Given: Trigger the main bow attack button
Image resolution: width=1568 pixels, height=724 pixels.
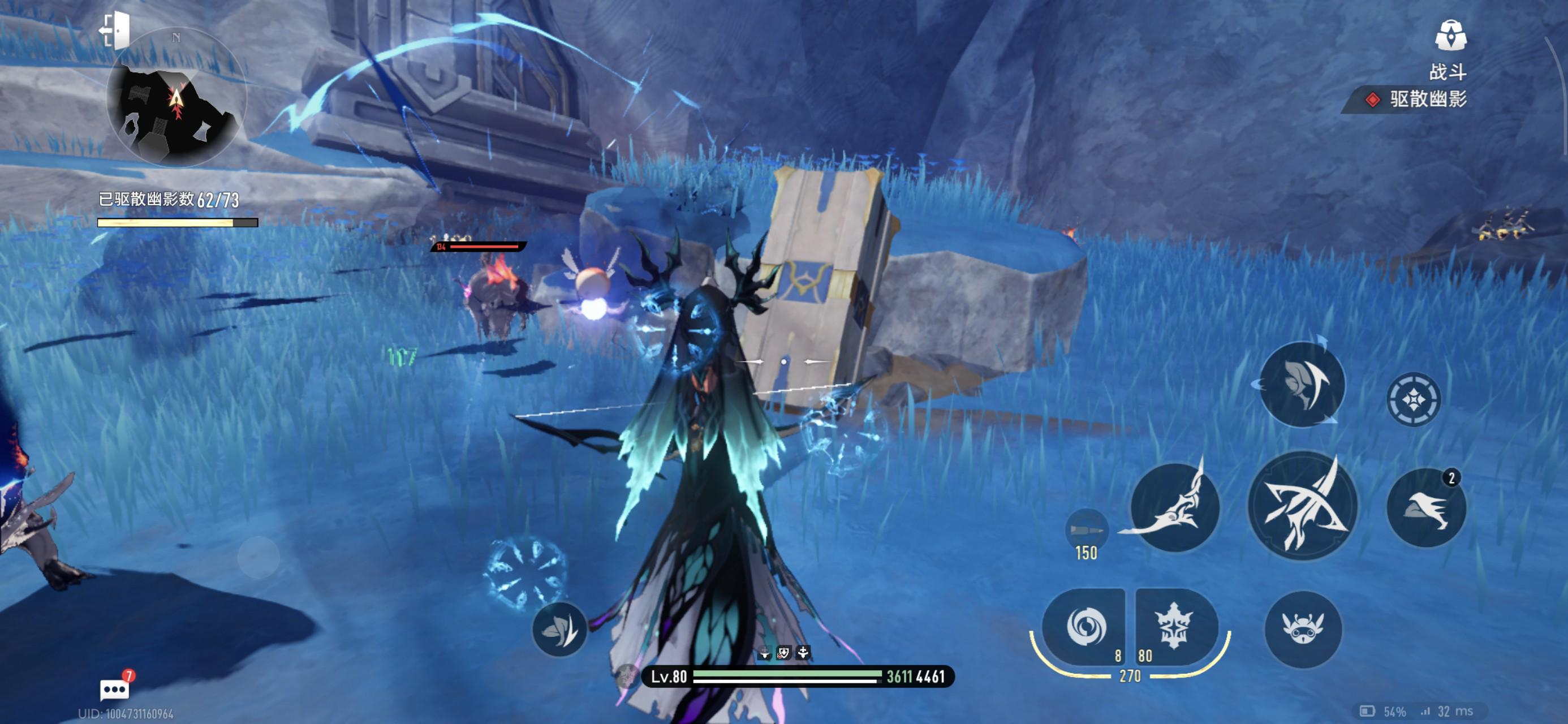Looking at the screenshot, I should (1302, 506).
